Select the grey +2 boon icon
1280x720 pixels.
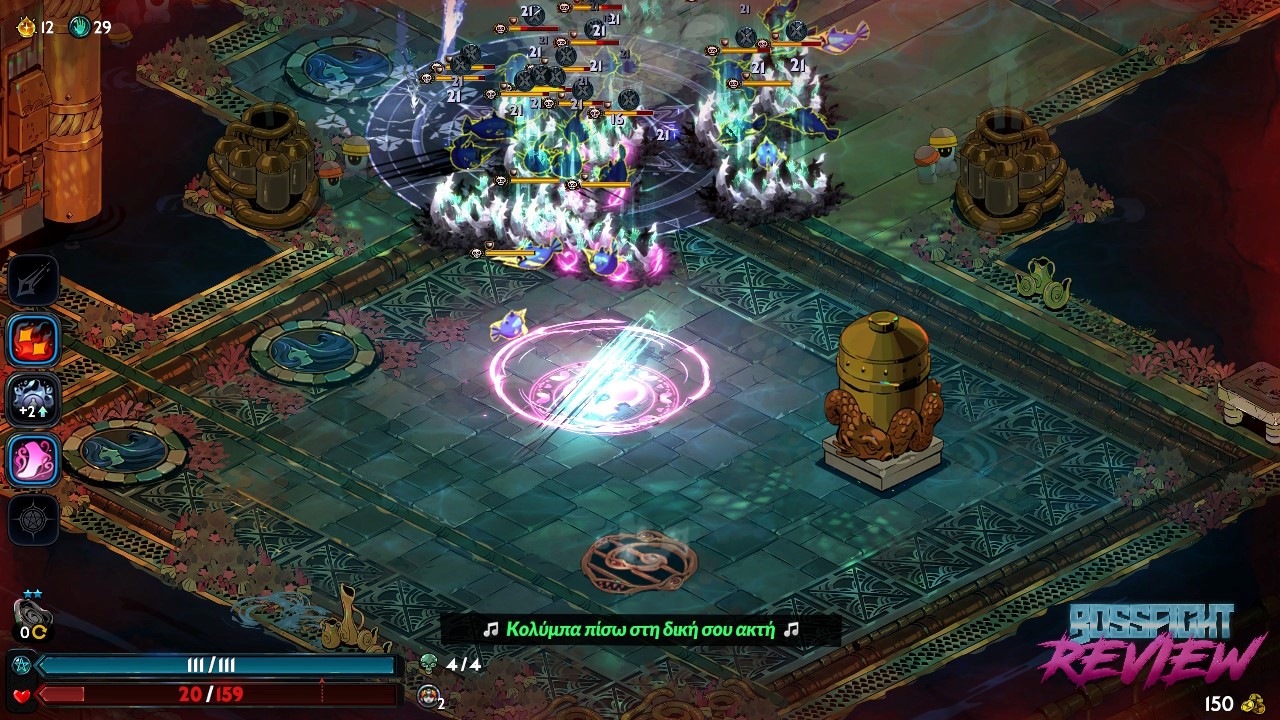tap(34, 400)
